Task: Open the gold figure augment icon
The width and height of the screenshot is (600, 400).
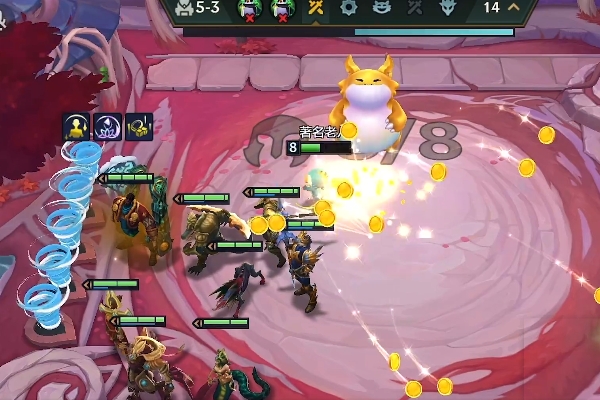Action: [77, 126]
